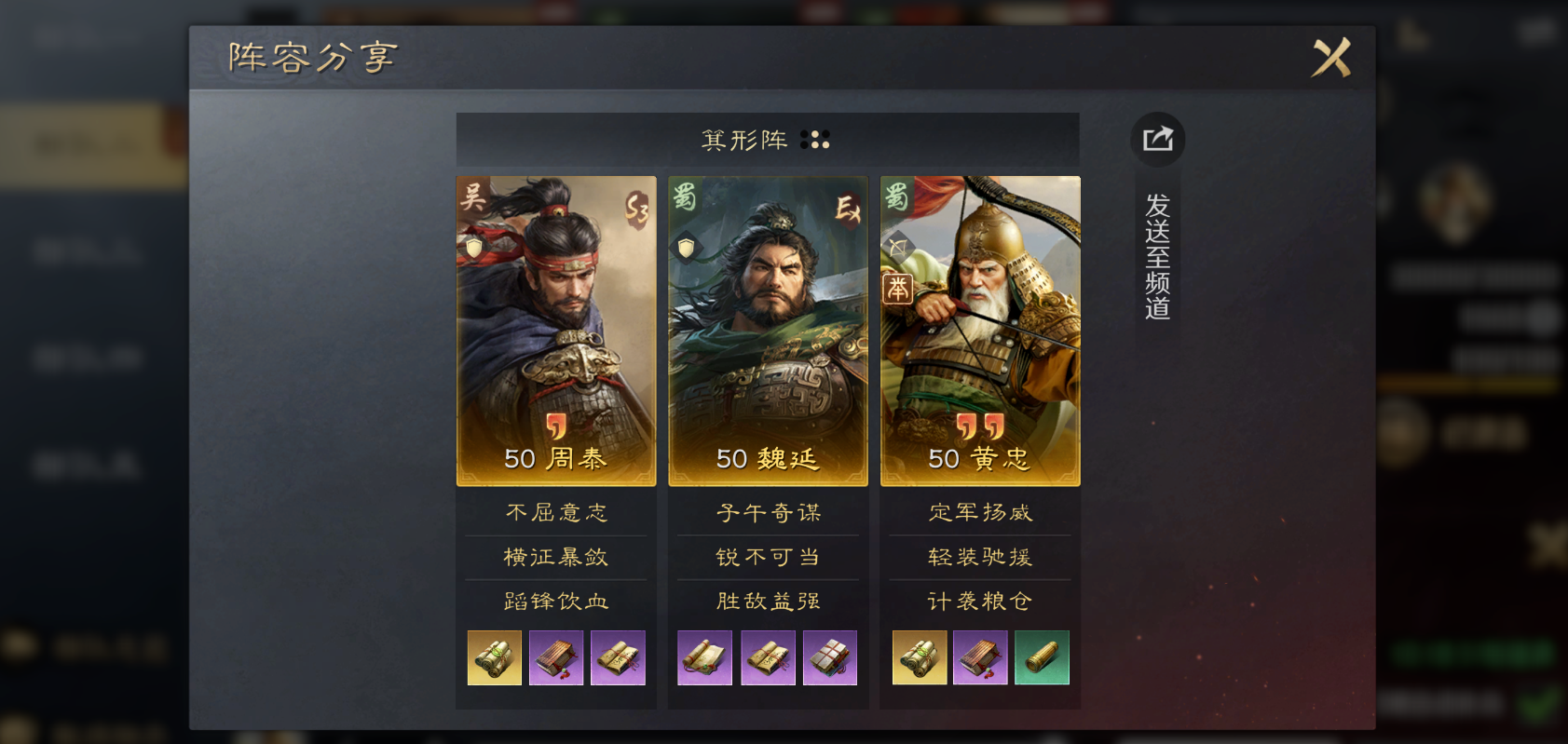Click the share icon above 发送至频道

point(1157,140)
